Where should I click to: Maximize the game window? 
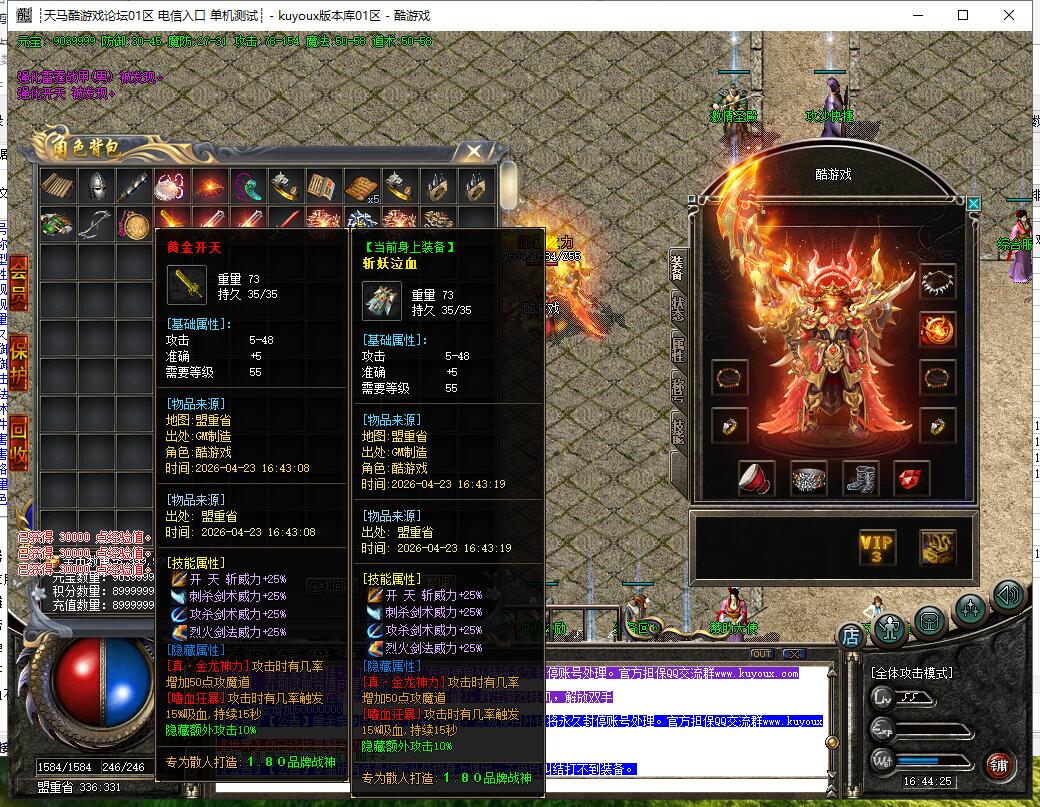click(x=963, y=15)
